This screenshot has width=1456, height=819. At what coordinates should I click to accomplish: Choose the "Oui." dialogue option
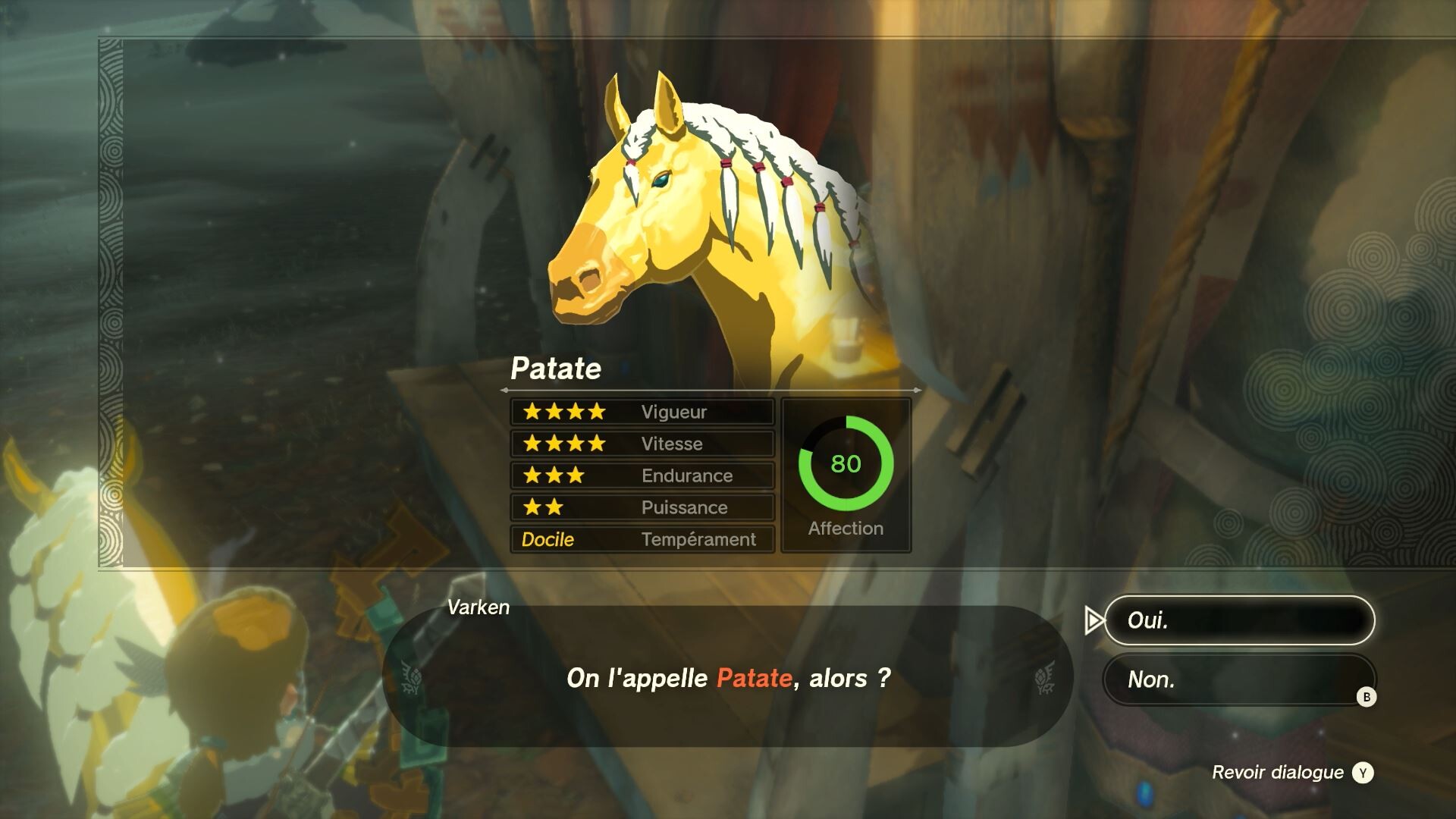[x=1239, y=620]
